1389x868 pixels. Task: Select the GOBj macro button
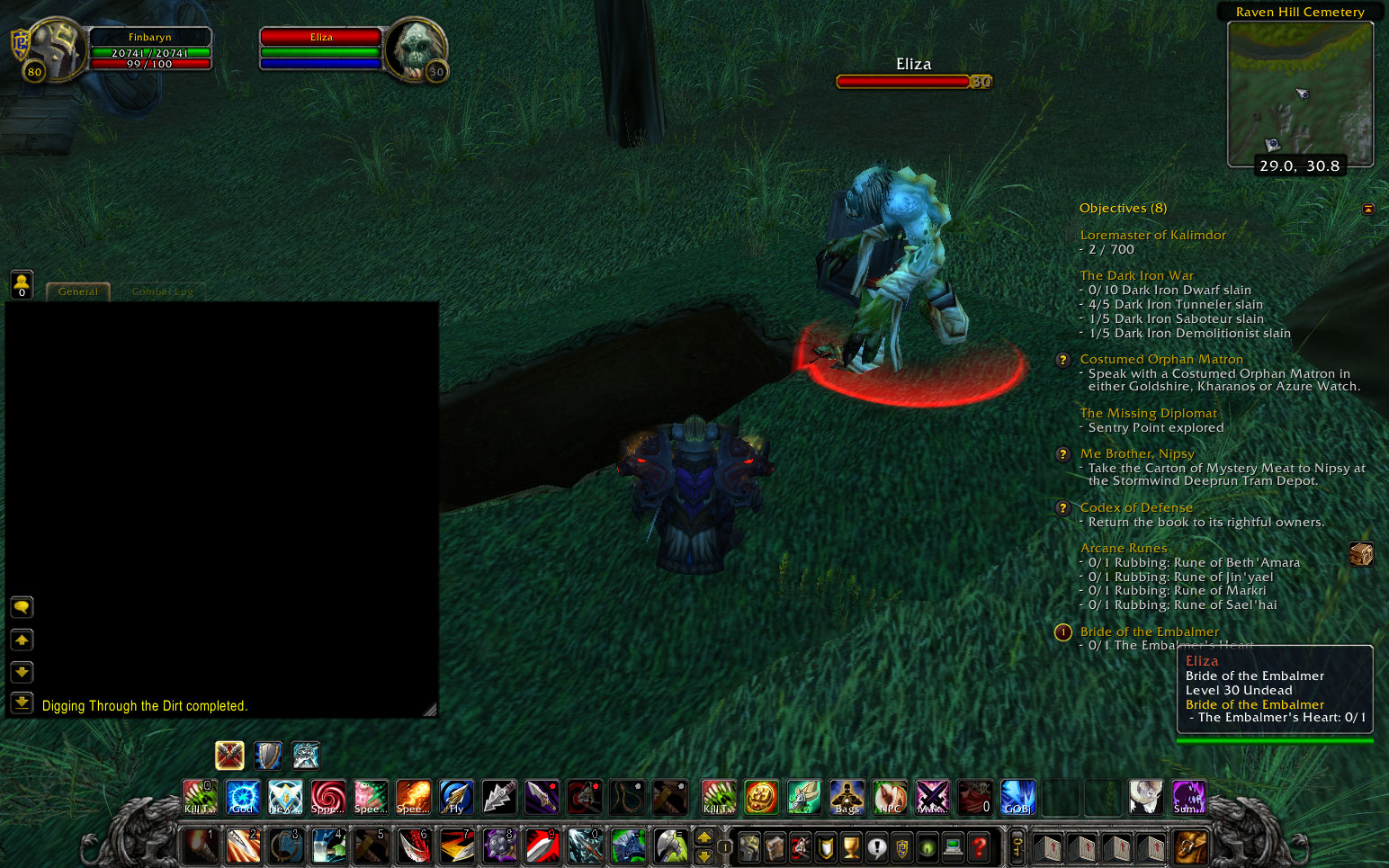click(1017, 797)
